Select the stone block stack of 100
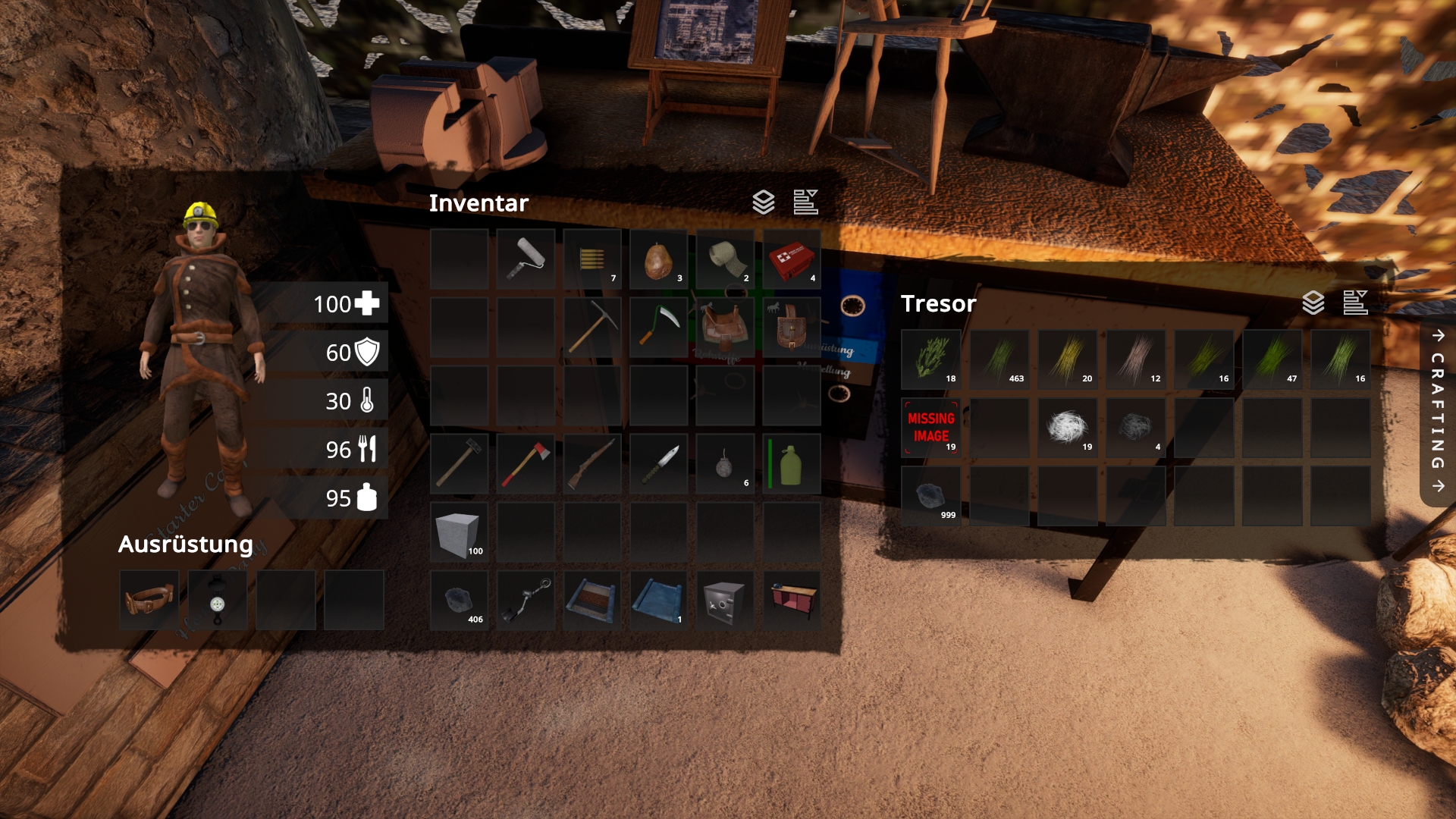The height and width of the screenshot is (819, 1456). click(459, 532)
